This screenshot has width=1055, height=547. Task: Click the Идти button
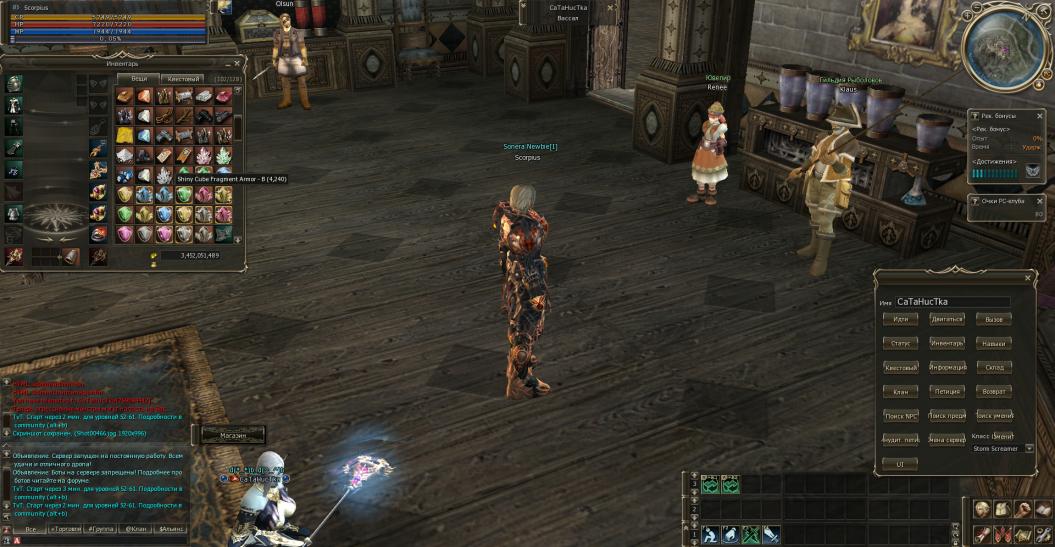tap(901, 319)
